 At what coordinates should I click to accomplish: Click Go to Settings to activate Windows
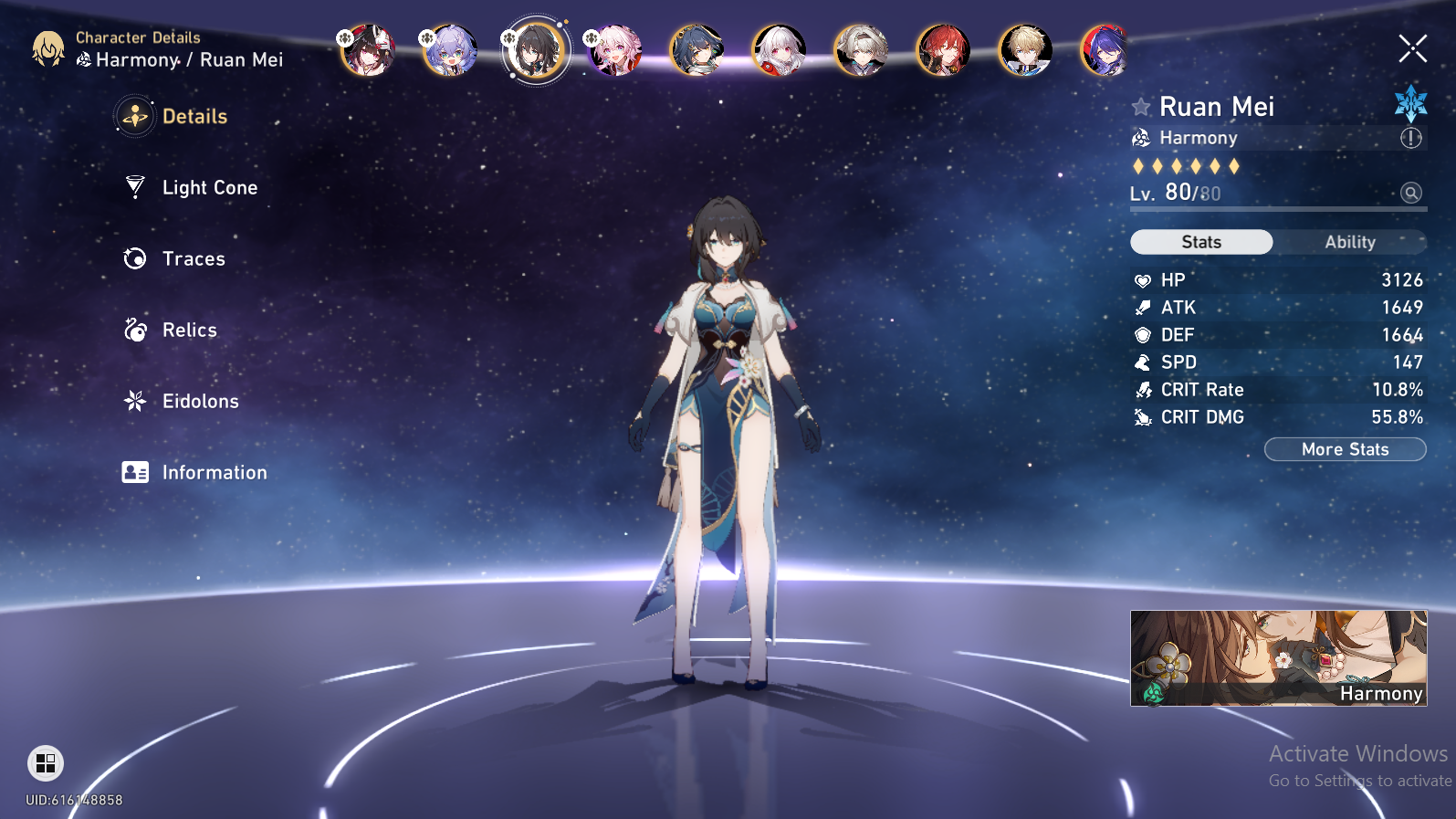pyautogui.click(x=1360, y=782)
